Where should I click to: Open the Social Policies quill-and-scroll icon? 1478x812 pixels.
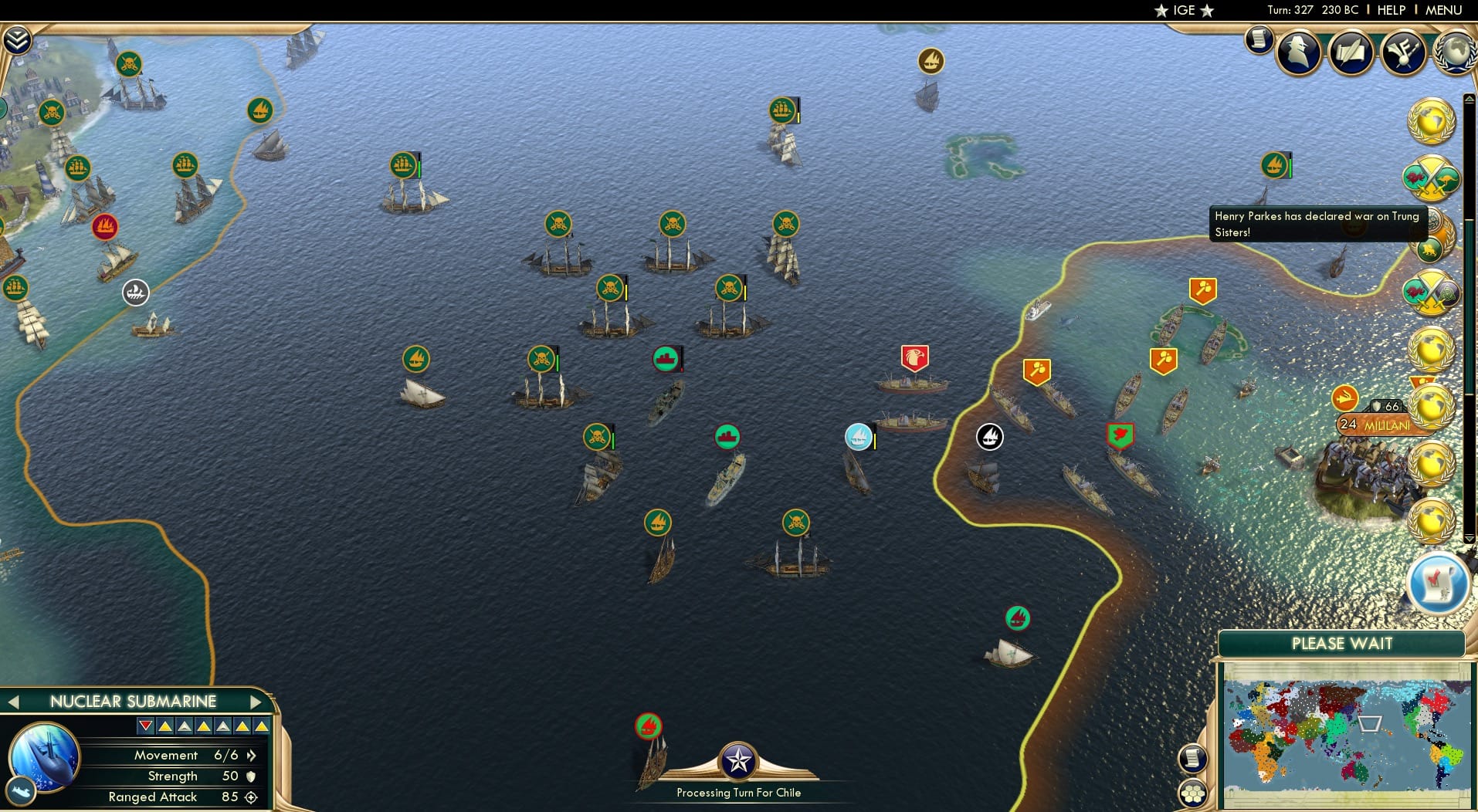[x=1351, y=52]
